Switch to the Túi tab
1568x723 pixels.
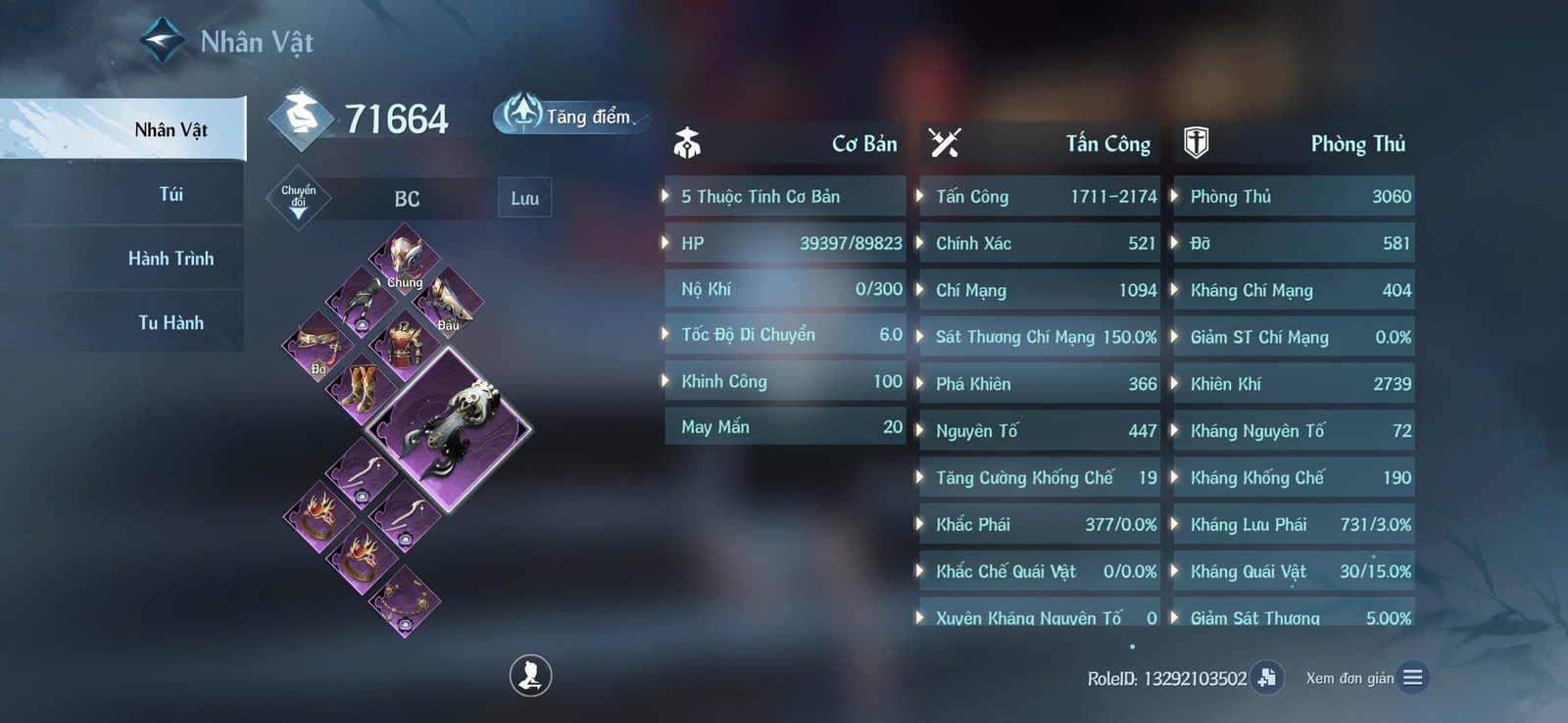coord(171,194)
